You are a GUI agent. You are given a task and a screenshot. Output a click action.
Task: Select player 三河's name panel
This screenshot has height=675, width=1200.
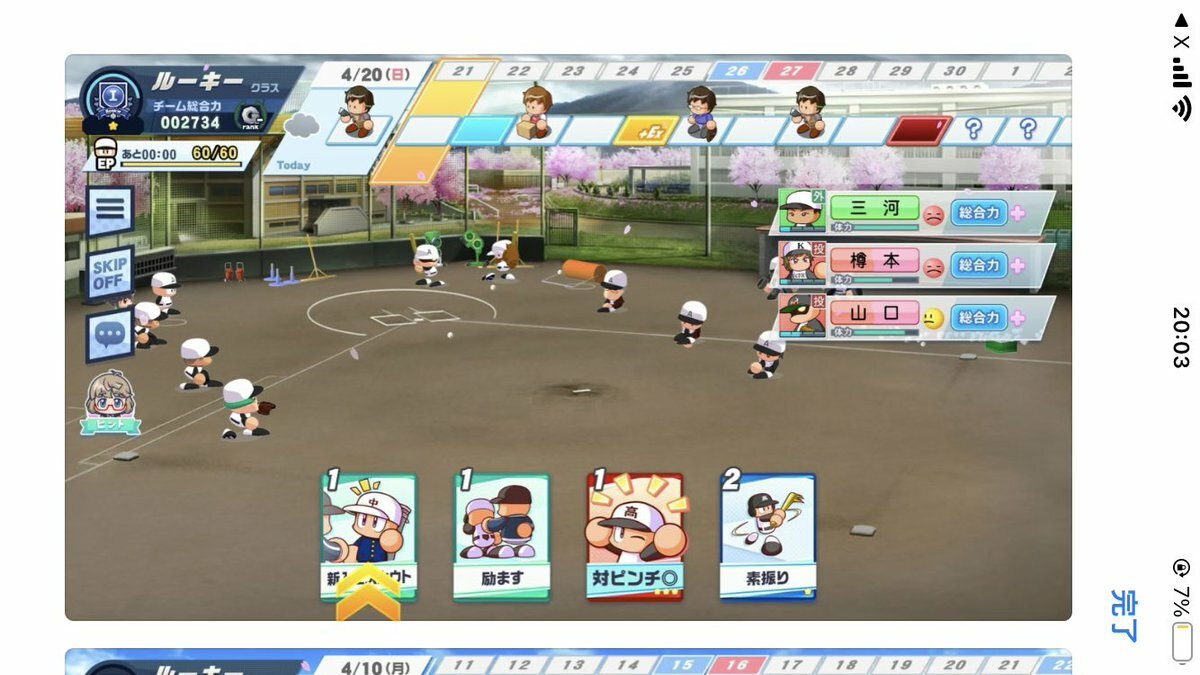873,209
